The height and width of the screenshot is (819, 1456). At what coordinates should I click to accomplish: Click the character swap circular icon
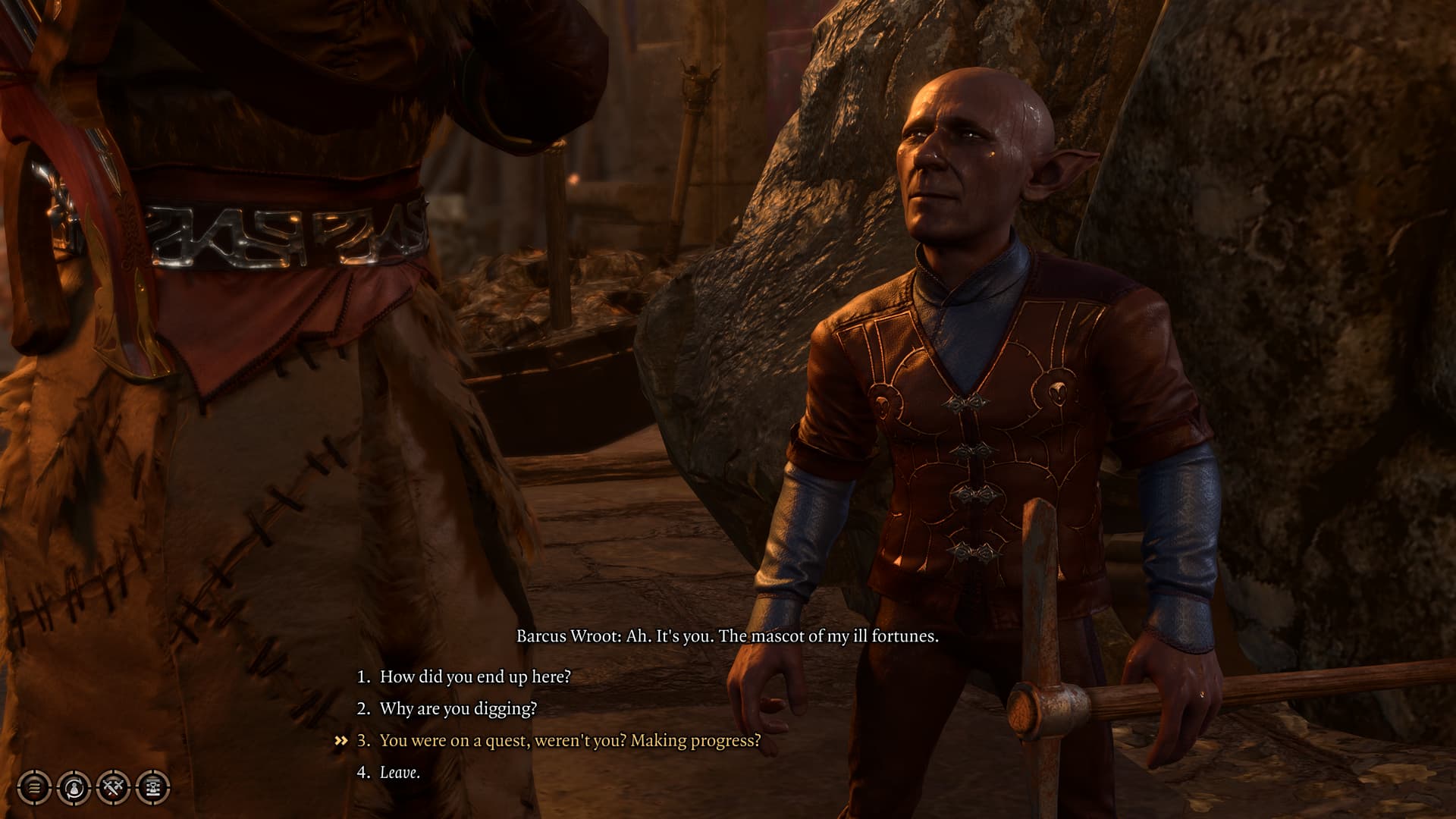point(74,788)
